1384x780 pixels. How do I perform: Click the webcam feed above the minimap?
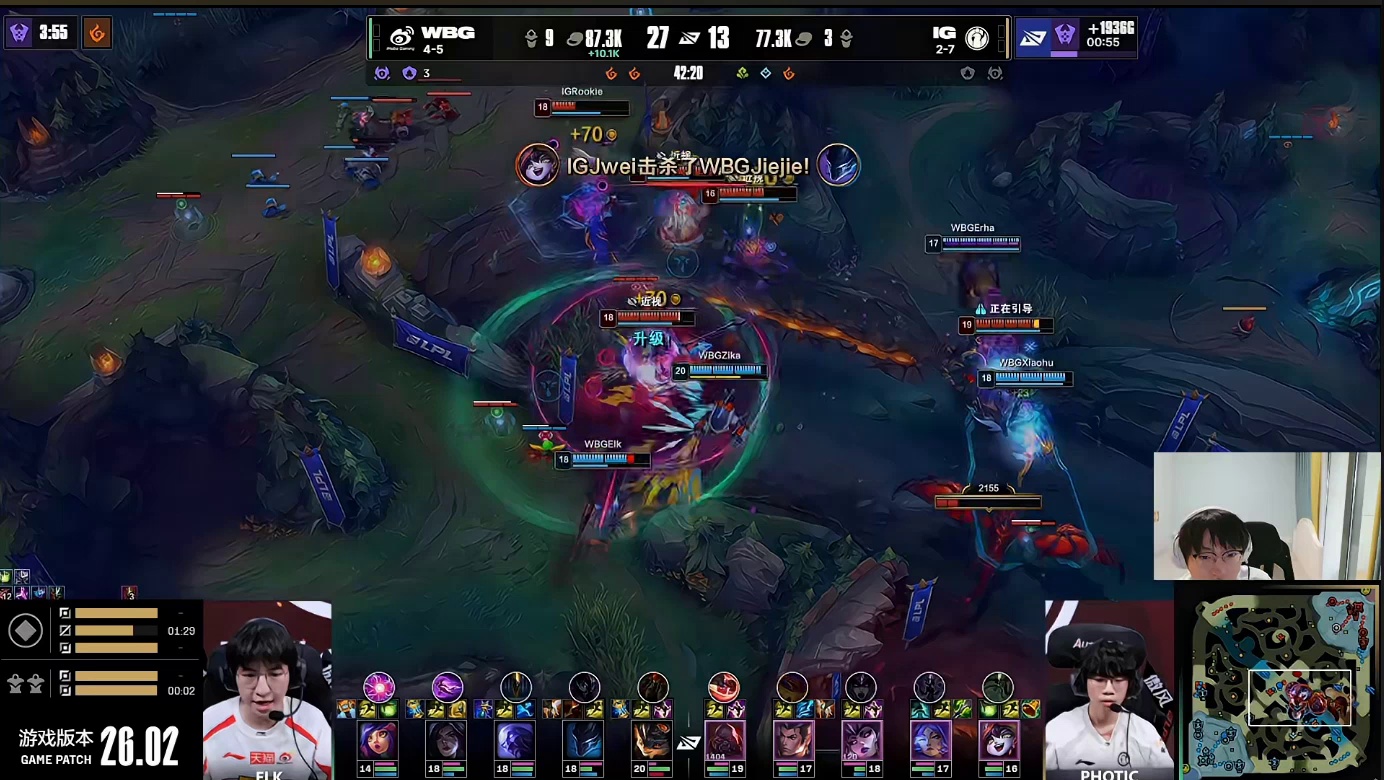pyautogui.click(x=1267, y=516)
